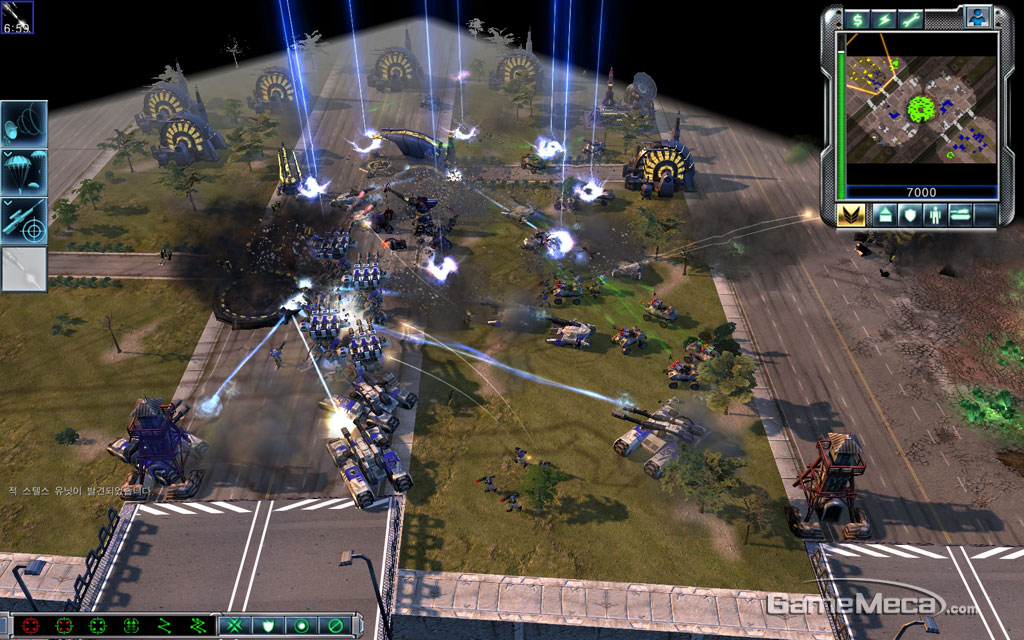Activate the sell mode dollar button
This screenshot has width=1024, height=640.
pyautogui.click(x=857, y=19)
